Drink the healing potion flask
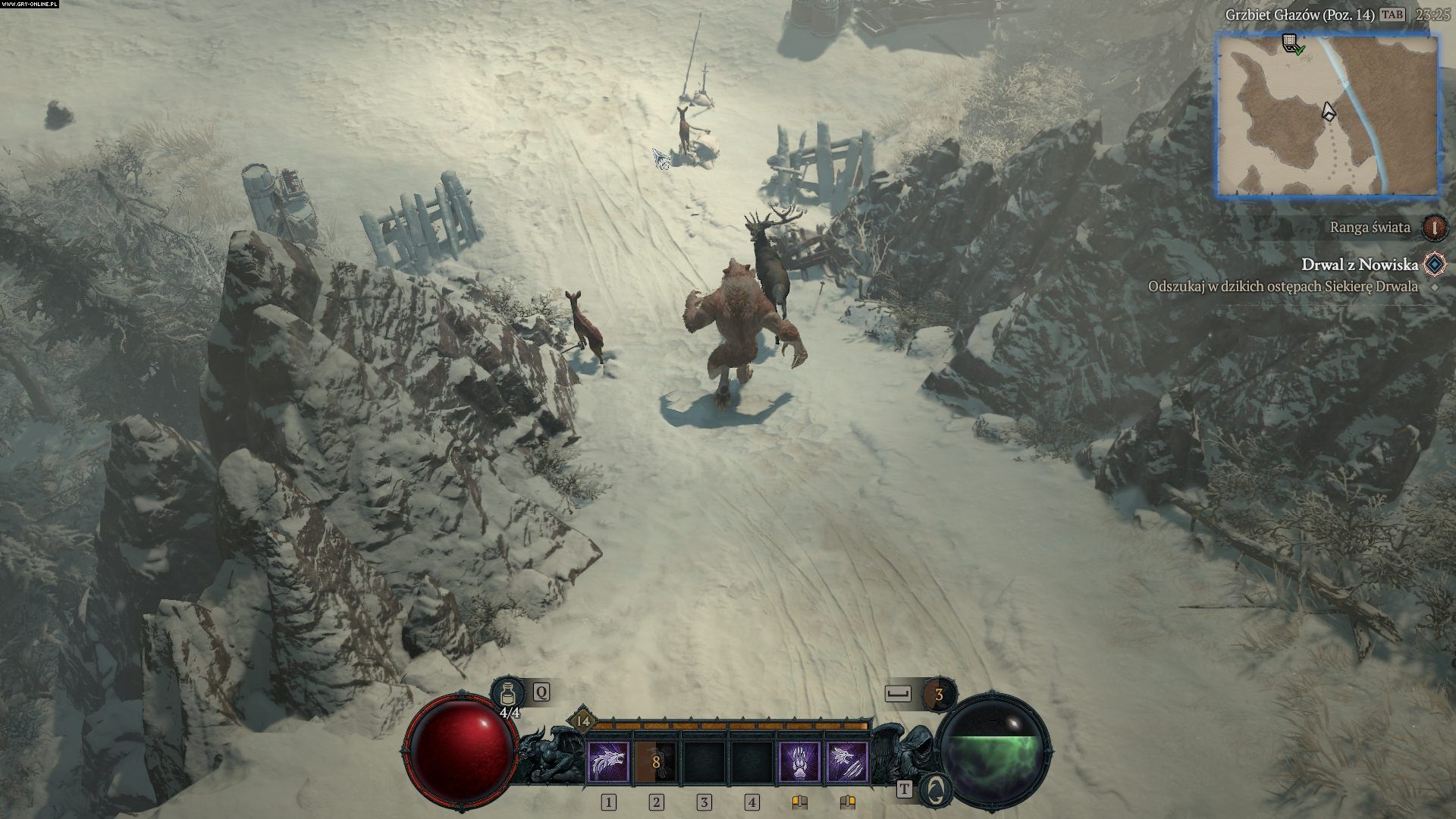 [506, 694]
